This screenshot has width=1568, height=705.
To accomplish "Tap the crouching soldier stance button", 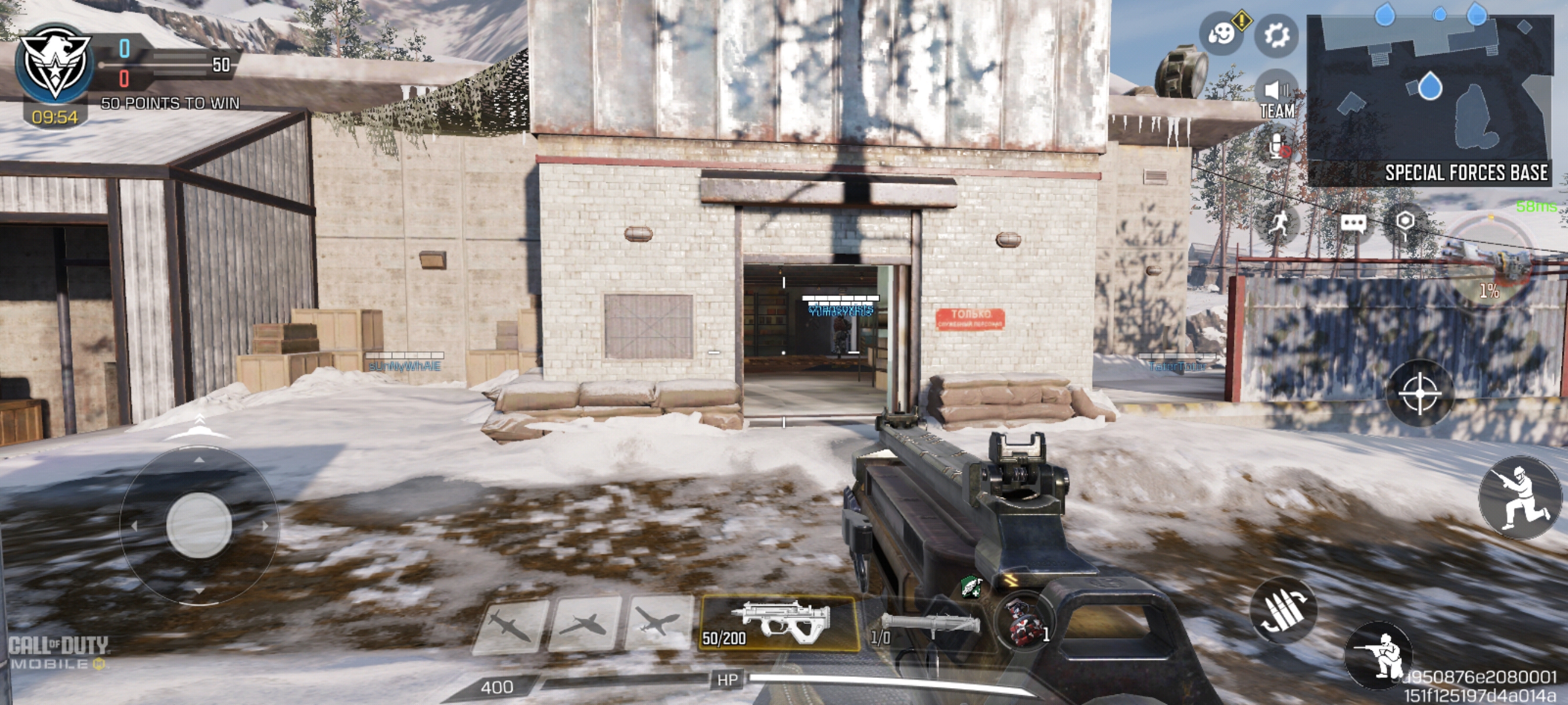I will [1379, 656].
